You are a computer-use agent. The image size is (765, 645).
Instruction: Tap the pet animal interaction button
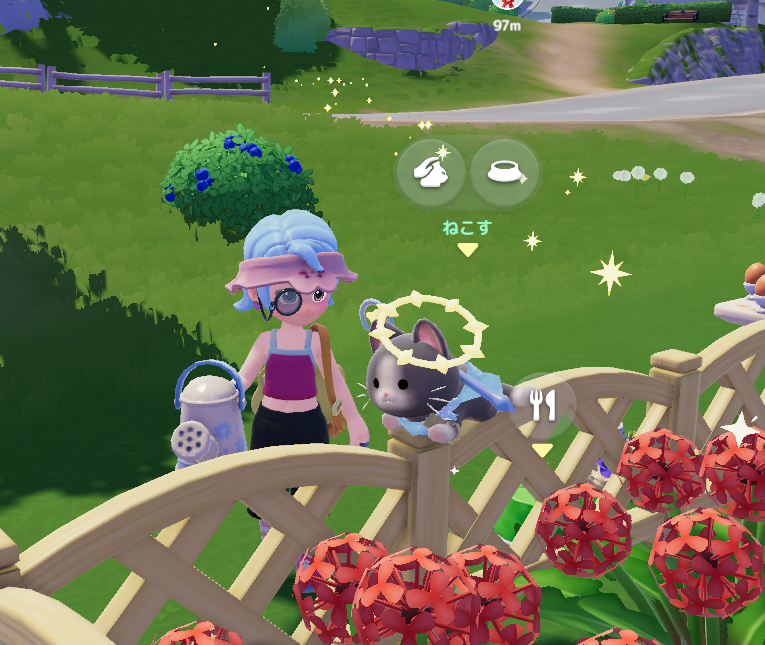pyautogui.click(x=430, y=173)
